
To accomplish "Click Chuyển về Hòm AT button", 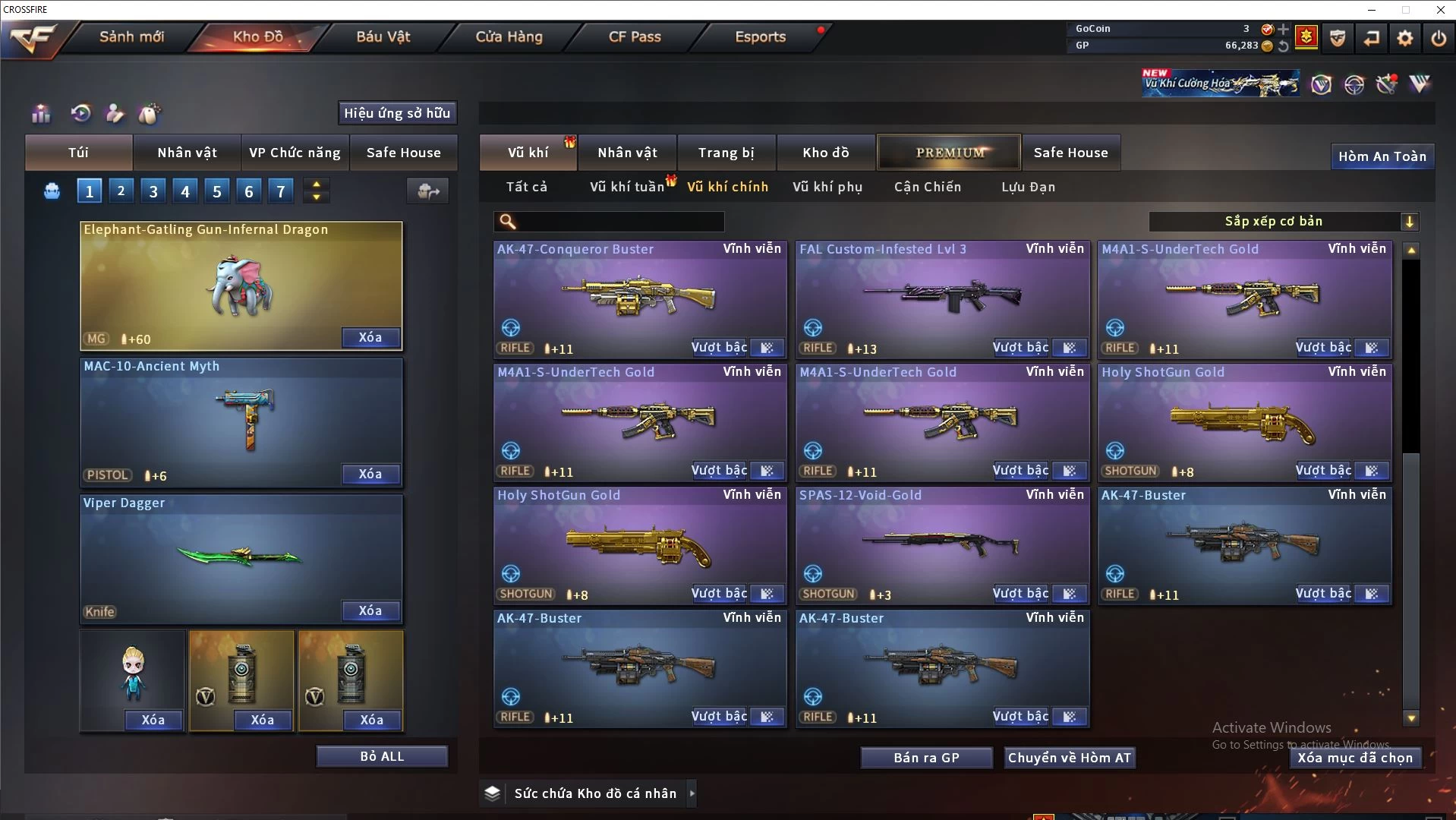I will [x=1069, y=758].
